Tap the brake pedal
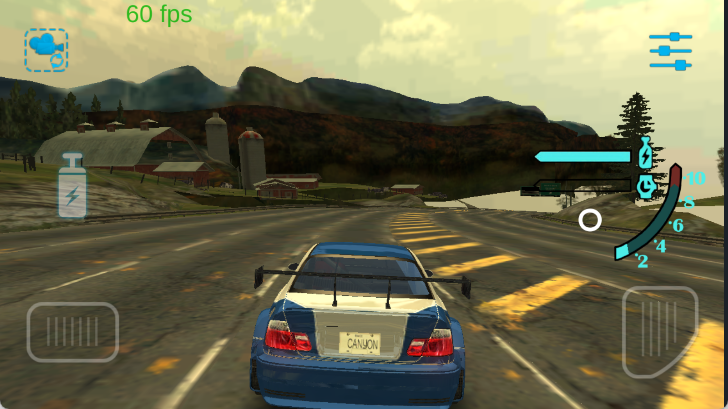 (x=72, y=331)
